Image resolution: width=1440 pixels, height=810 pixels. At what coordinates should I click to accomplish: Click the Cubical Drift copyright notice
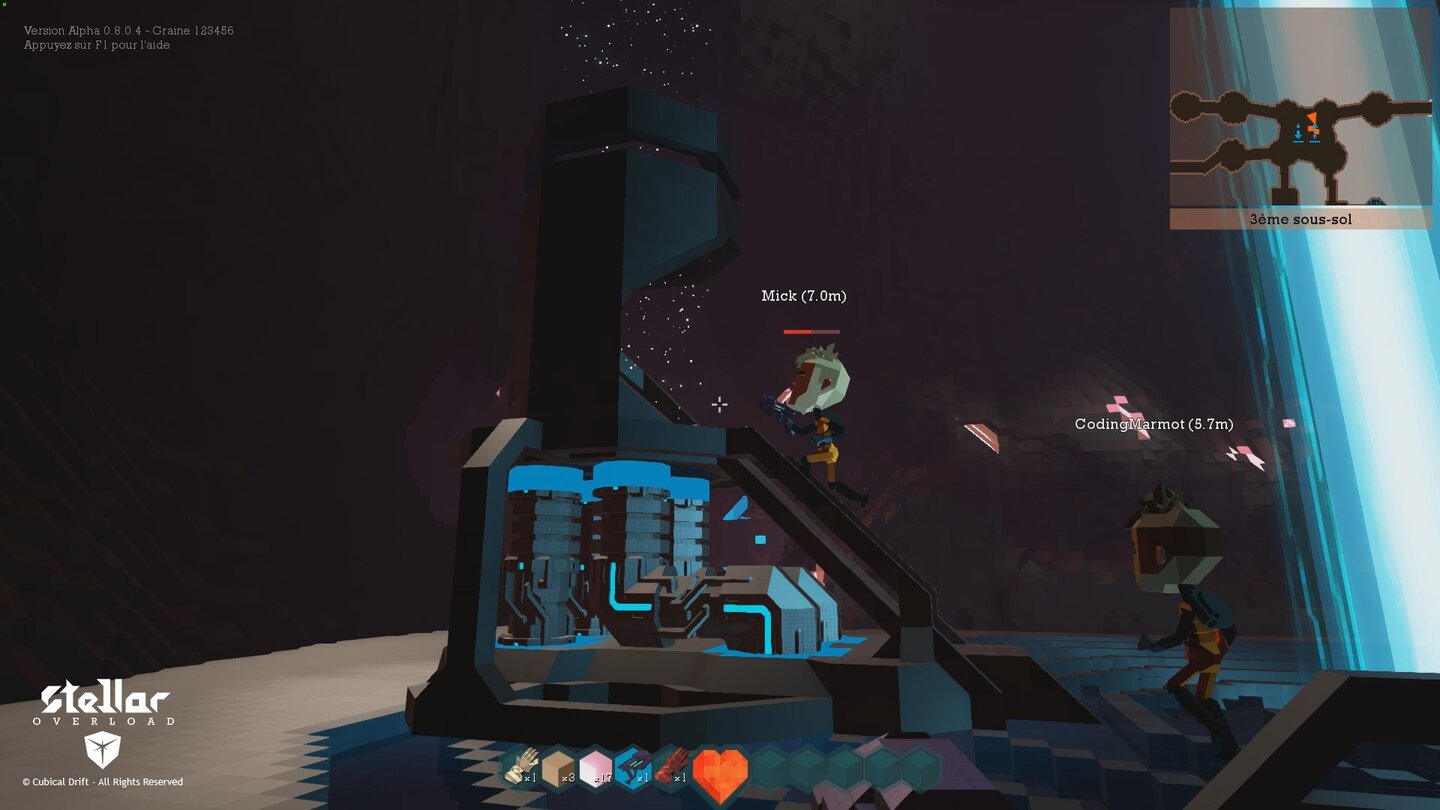pyautogui.click(x=104, y=782)
